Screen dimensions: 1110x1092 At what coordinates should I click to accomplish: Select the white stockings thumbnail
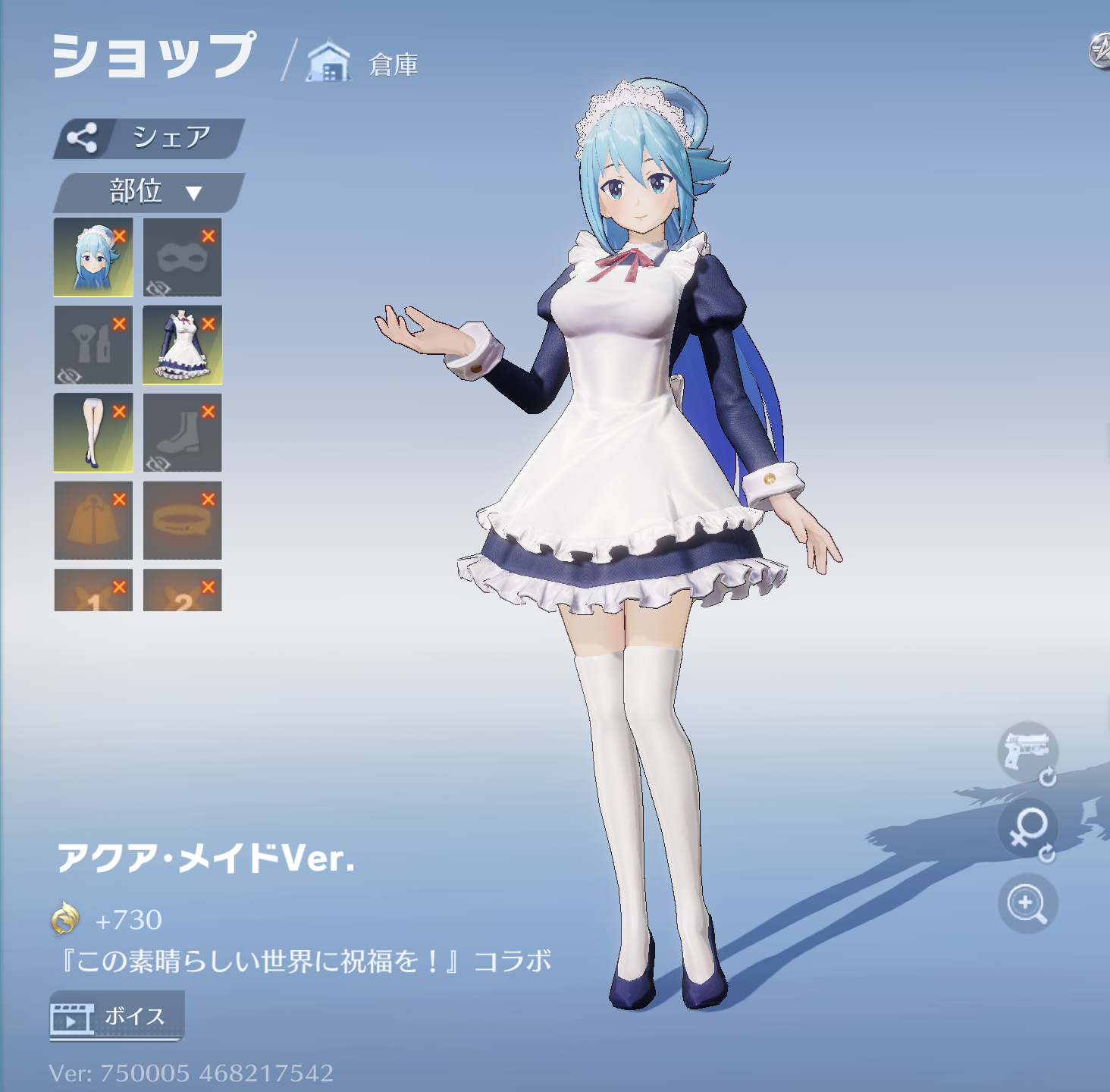[x=93, y=431]
